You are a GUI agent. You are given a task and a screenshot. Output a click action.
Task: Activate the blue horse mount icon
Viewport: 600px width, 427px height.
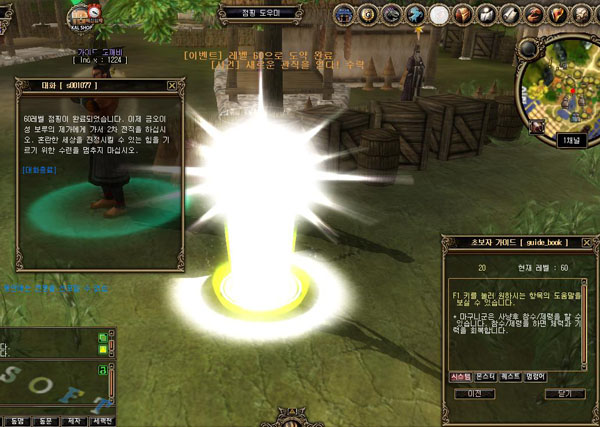(x=415, y=14)
